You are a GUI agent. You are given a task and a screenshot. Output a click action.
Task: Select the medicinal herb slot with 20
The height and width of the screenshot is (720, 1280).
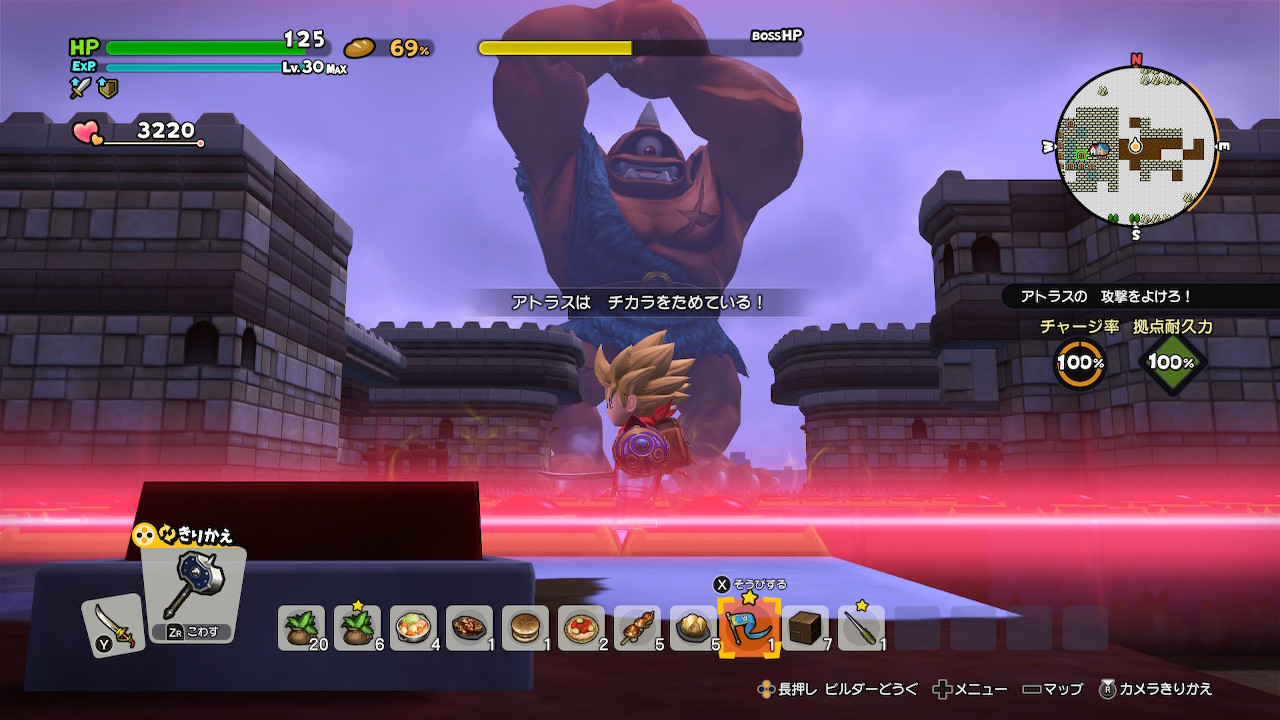[301, 628]
